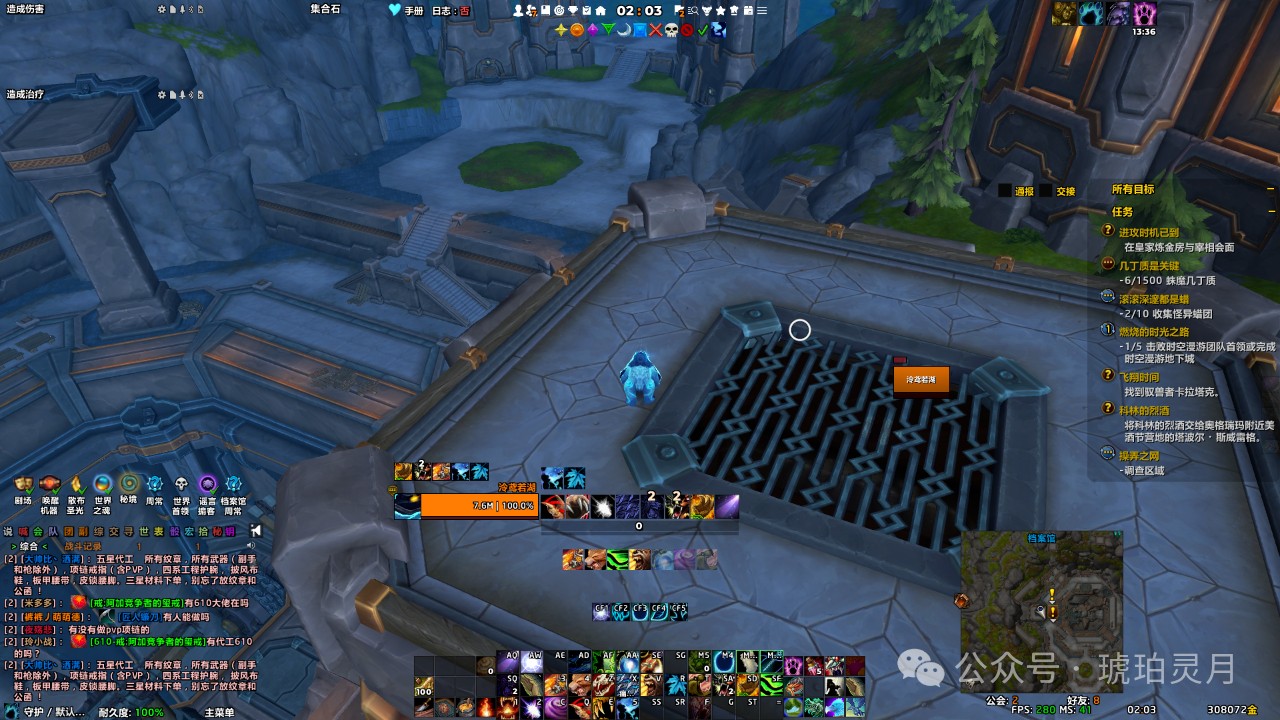Open the 主菜单 main menu button
The height and width of the screenshot is (720, 1280).
[x=219, y=712]
